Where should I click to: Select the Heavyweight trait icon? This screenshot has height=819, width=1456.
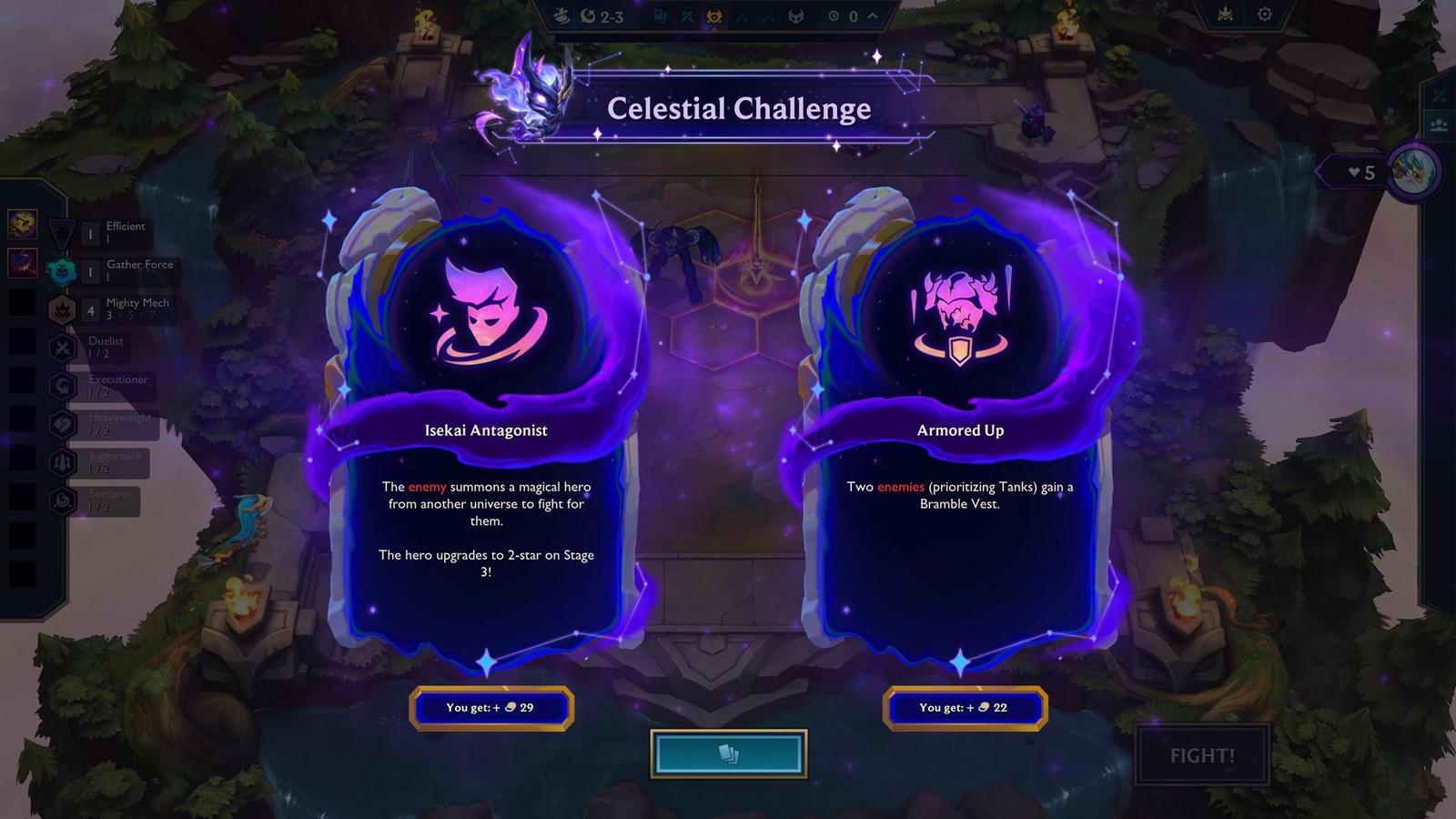(x=62, y=424)
